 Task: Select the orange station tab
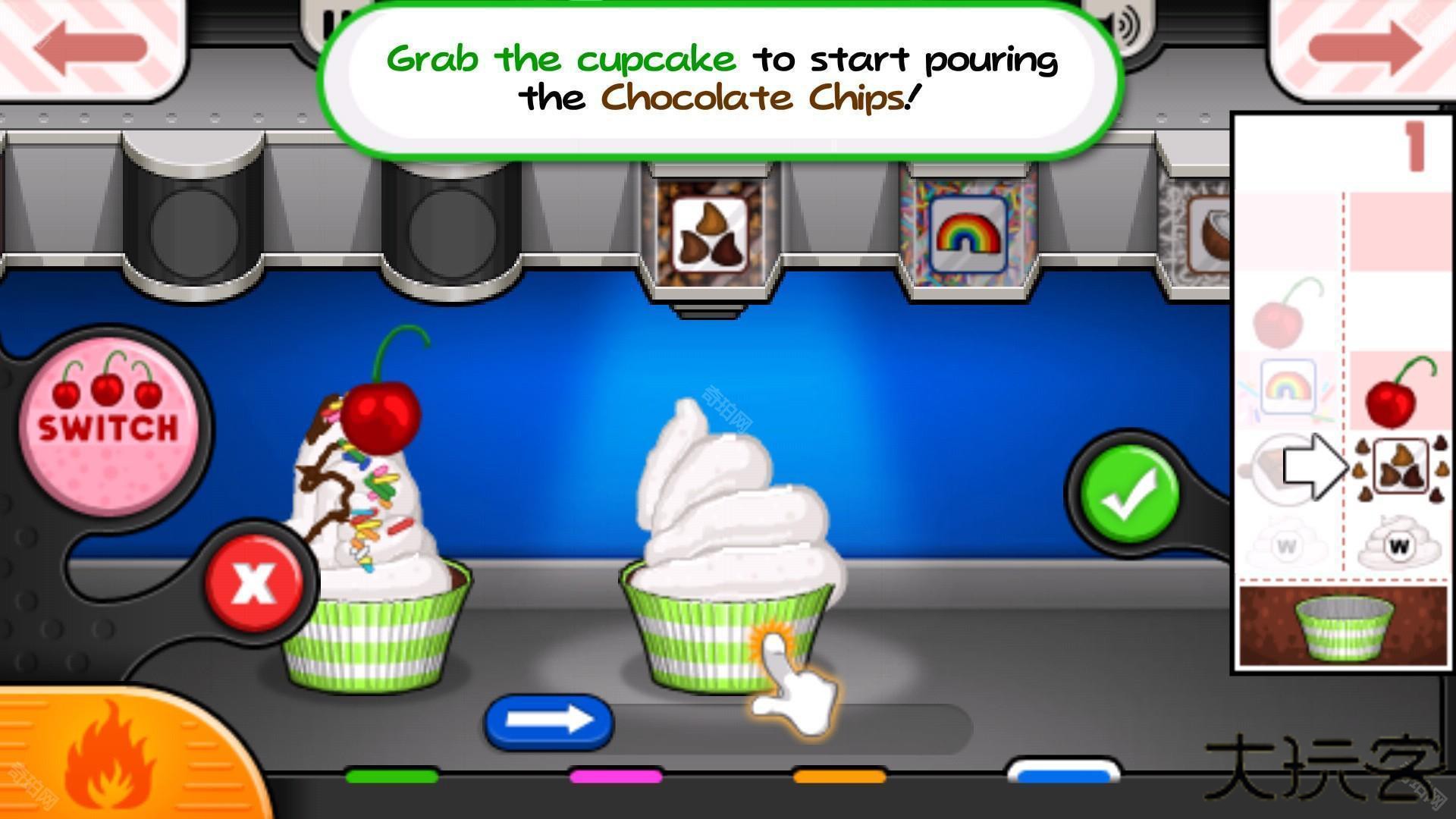tap(839, 776)
